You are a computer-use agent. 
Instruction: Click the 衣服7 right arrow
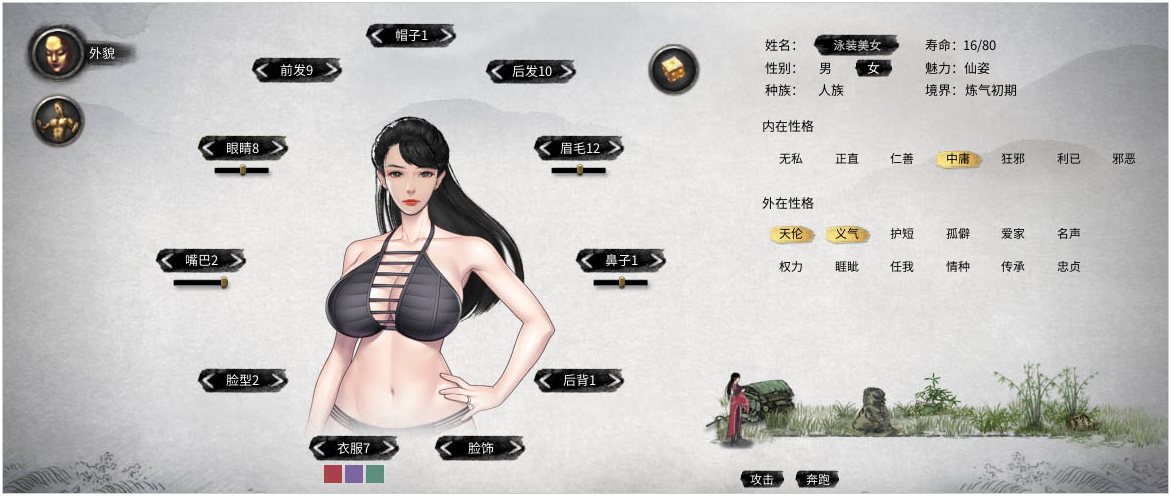tap(388, 448)
